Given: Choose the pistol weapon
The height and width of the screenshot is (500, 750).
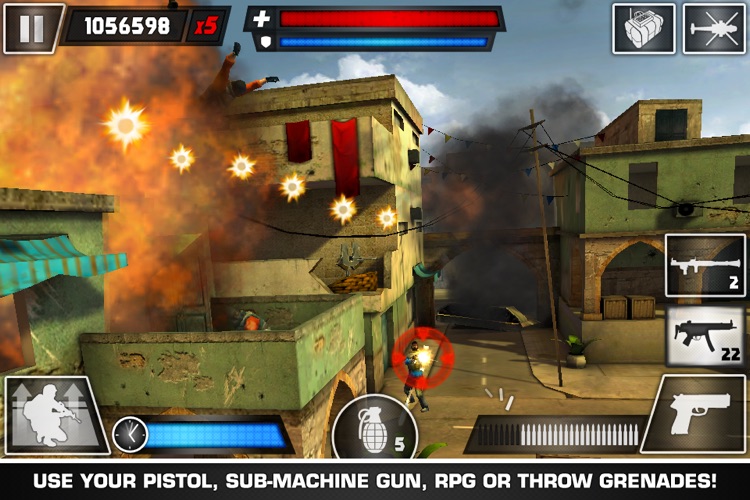Looking at the screenshot, I should [698, 414].
